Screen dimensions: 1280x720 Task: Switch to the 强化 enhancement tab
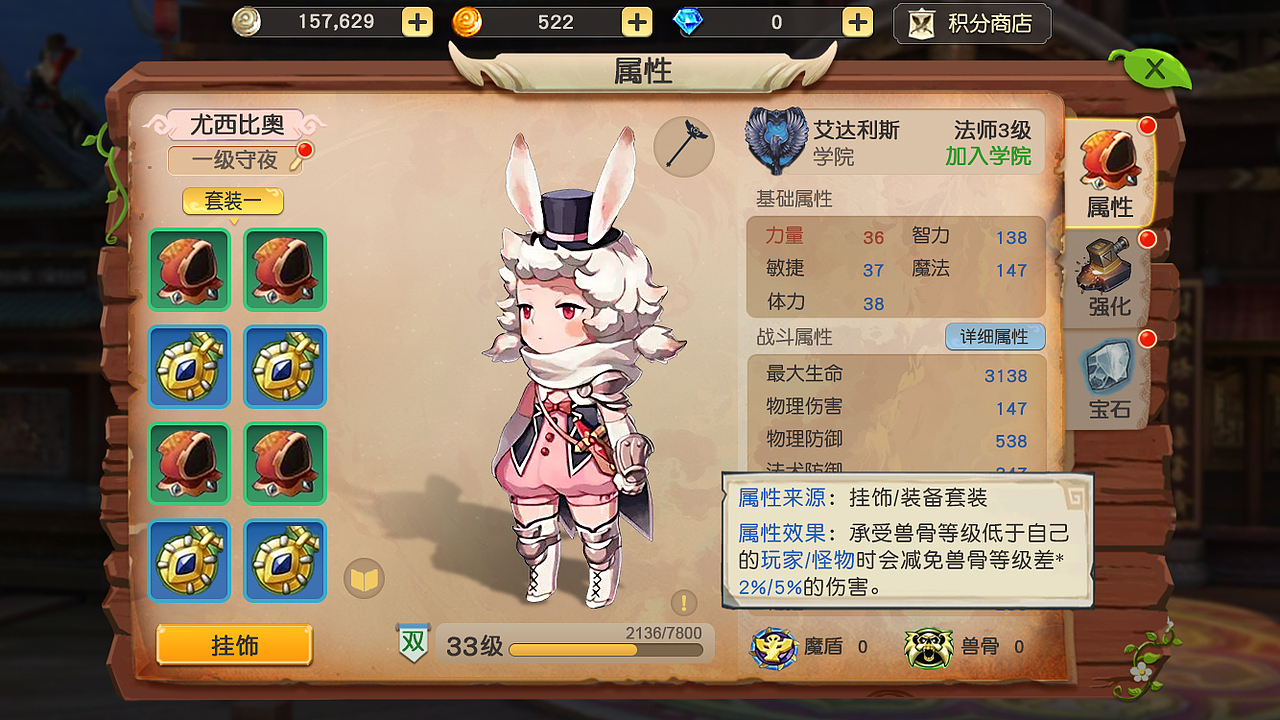pos(1105,275)
